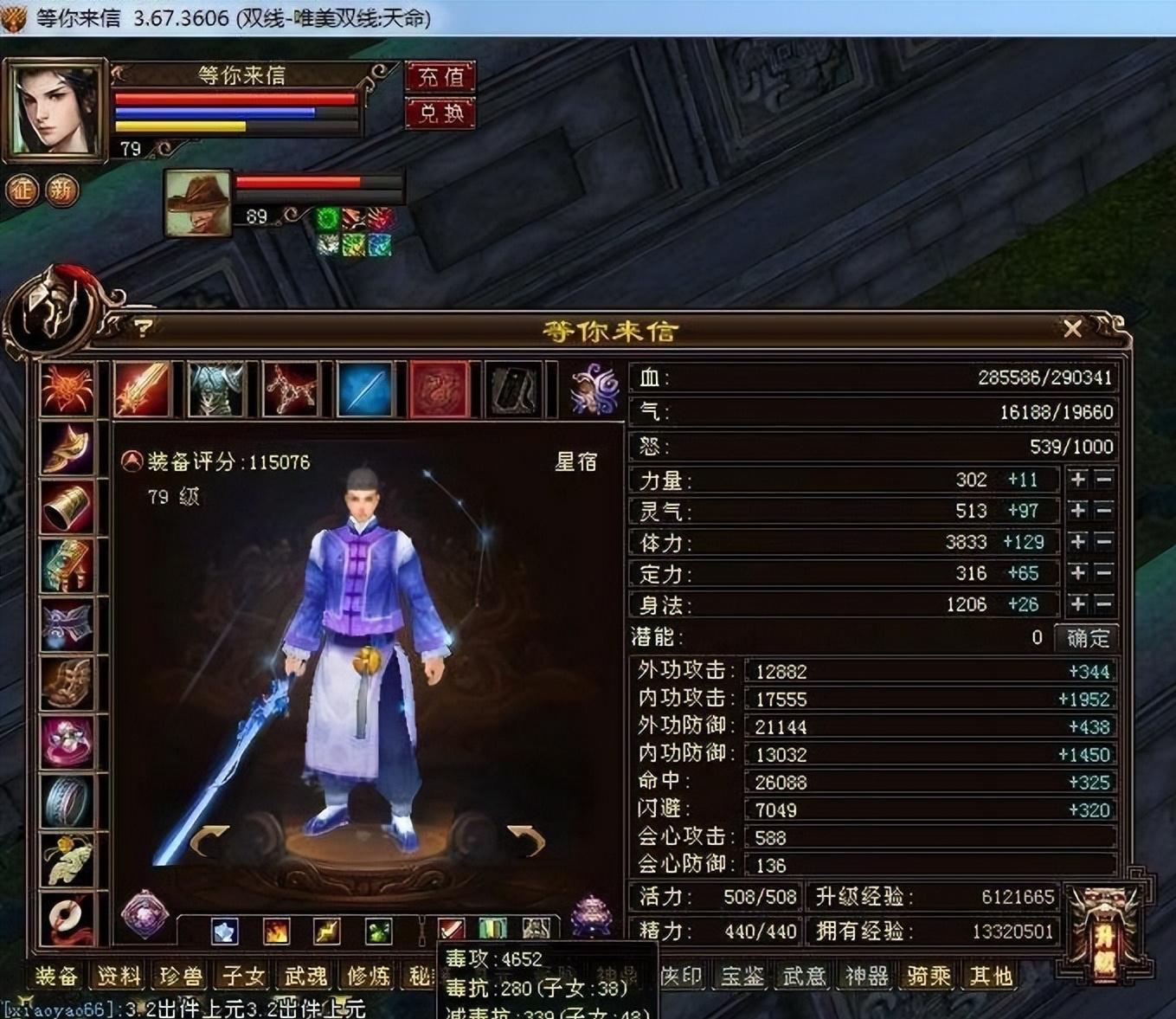Switch to the 资料 tab
Viewport: 1176px width, 1019px height.
119,977
